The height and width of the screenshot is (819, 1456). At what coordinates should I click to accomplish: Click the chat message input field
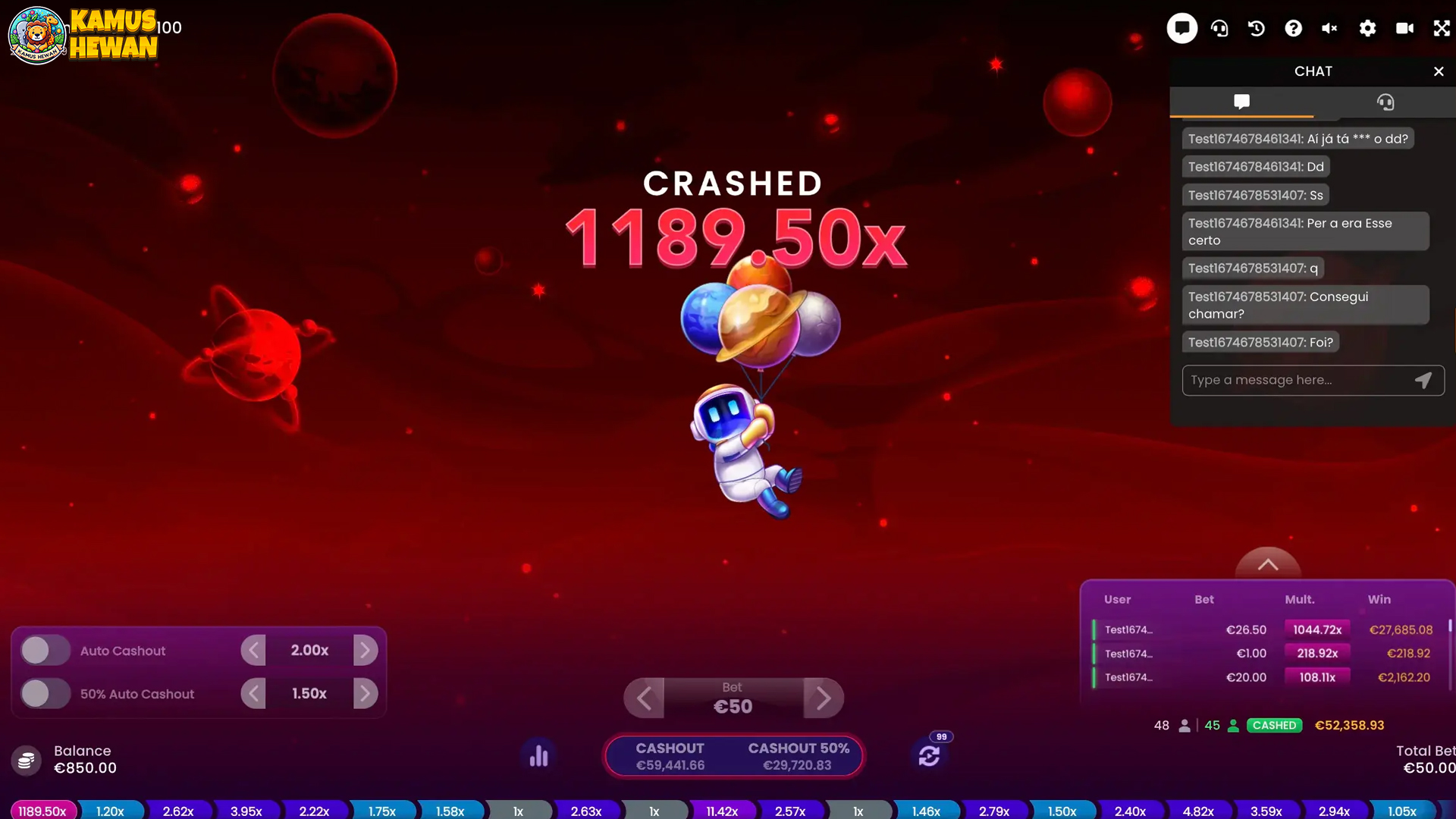1297,380
